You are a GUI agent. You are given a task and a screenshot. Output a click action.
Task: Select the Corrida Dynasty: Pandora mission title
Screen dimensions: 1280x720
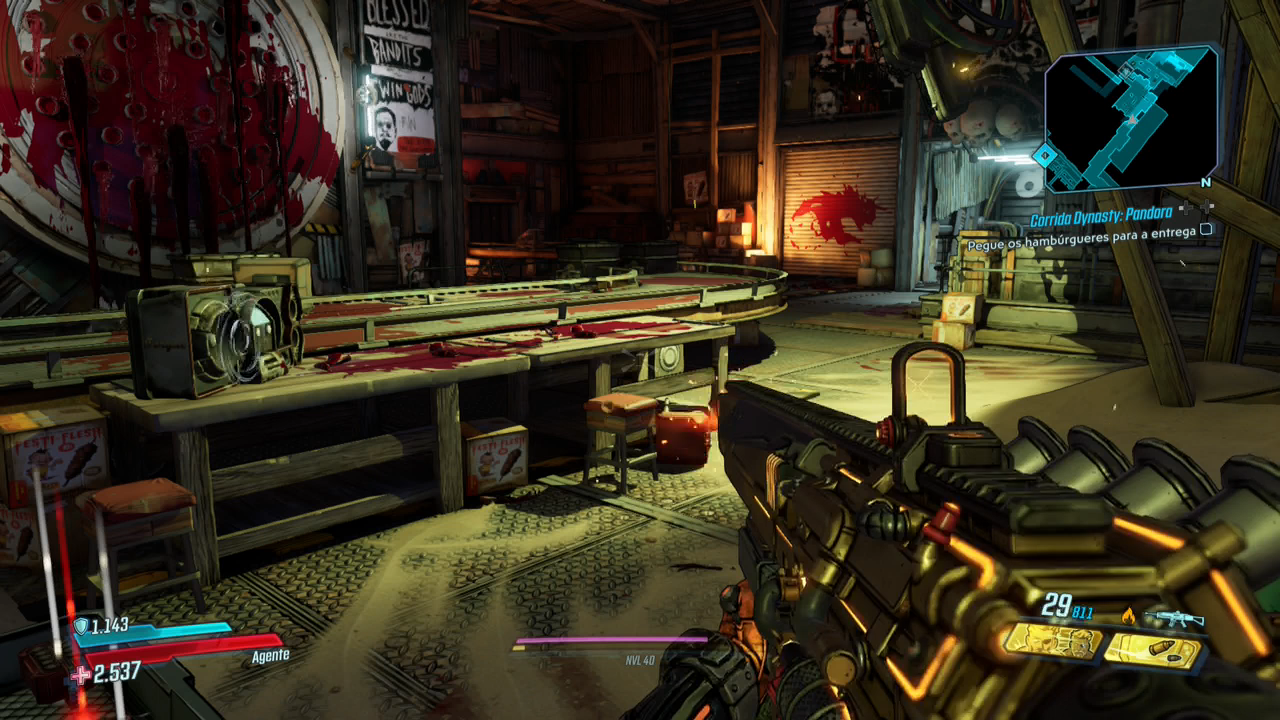(1103, 218)
